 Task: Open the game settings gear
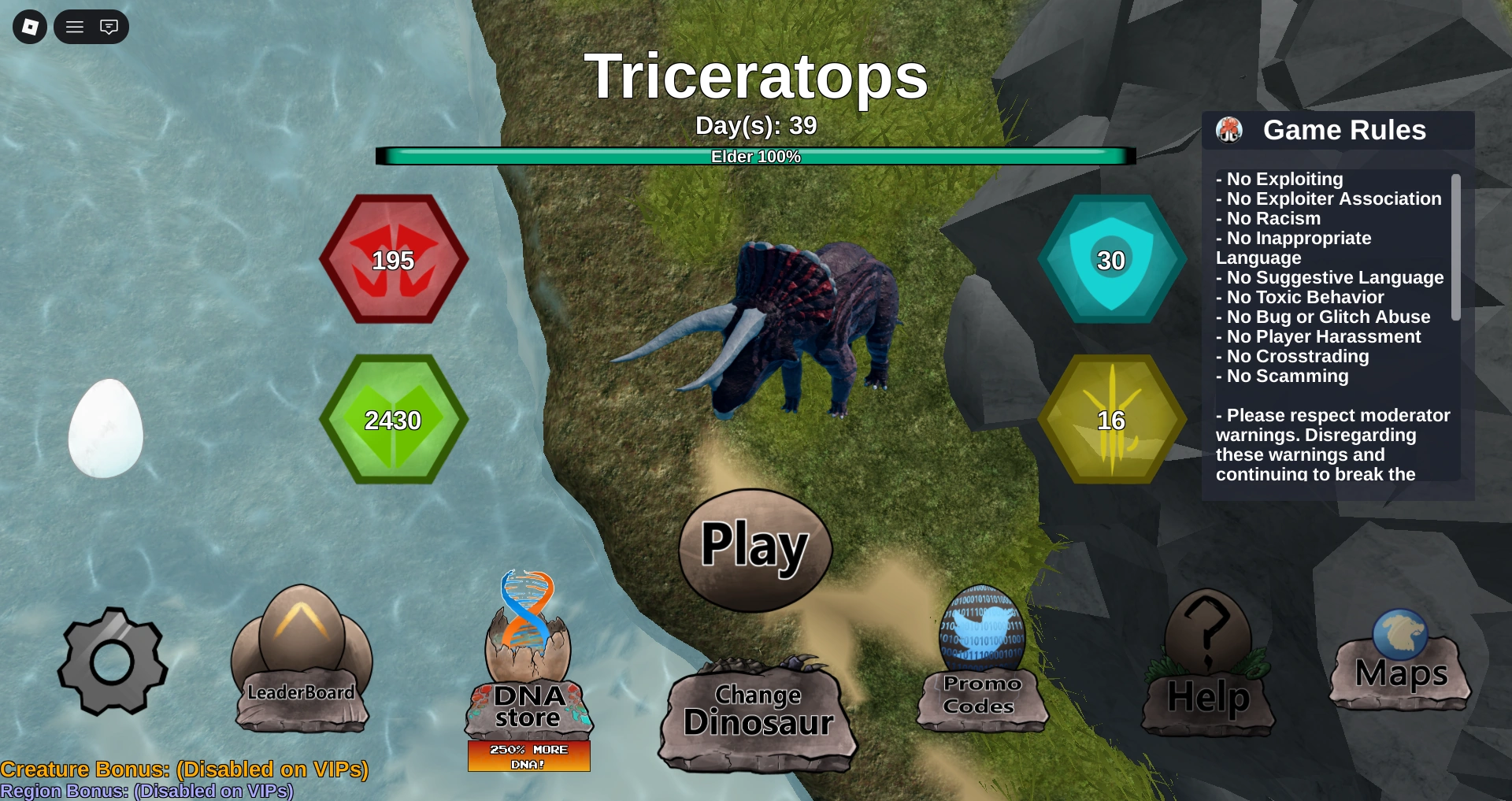click(113, 664)
